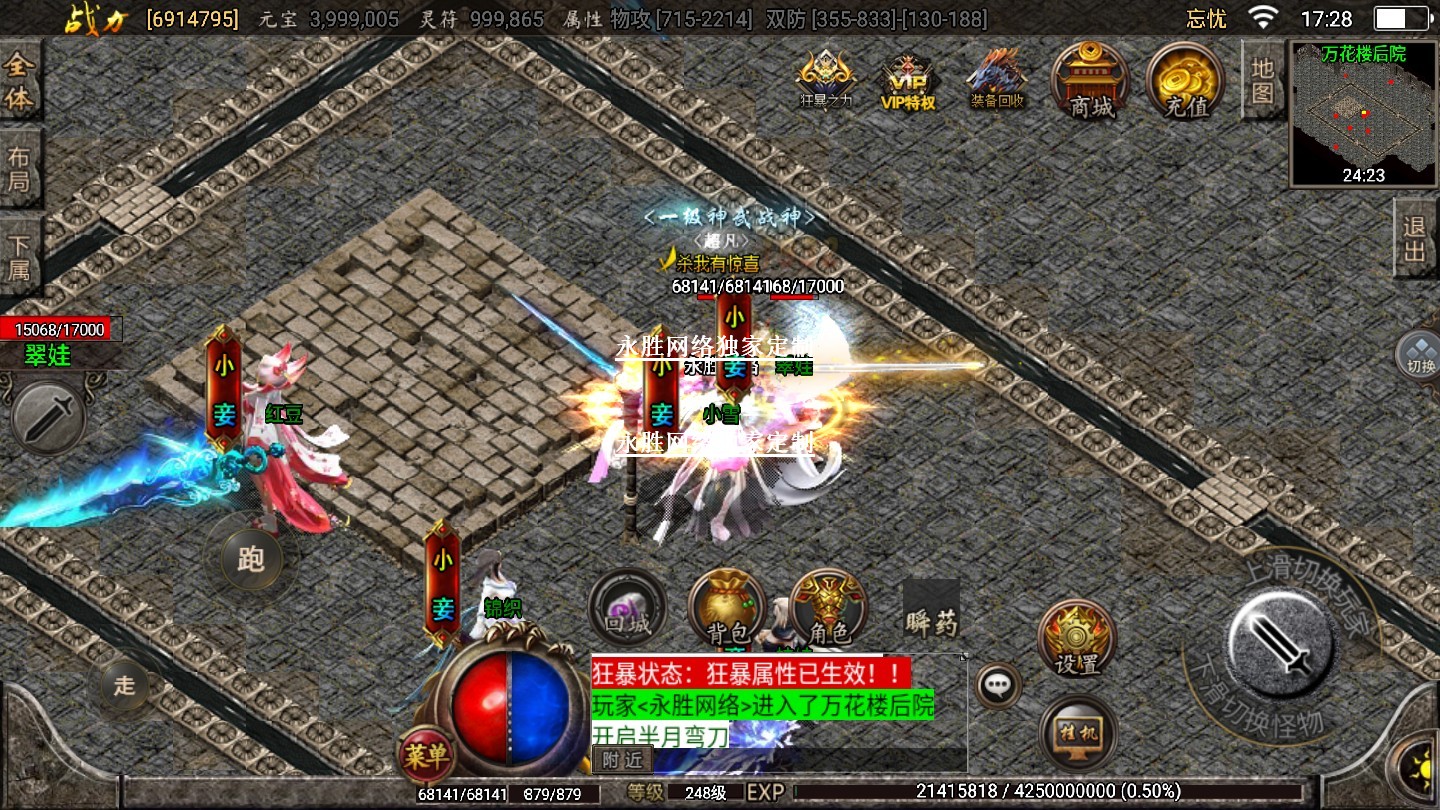Tap the VIP特权 icon
The image size is (1440, 810).
907,80
